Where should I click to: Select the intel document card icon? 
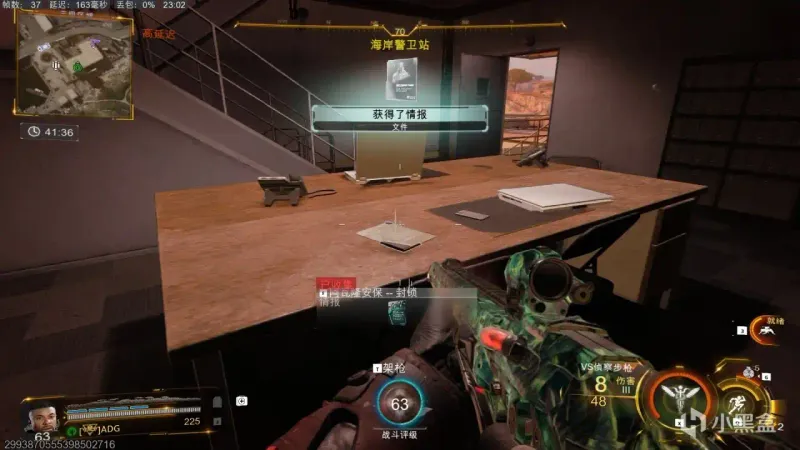coord(399,77)
